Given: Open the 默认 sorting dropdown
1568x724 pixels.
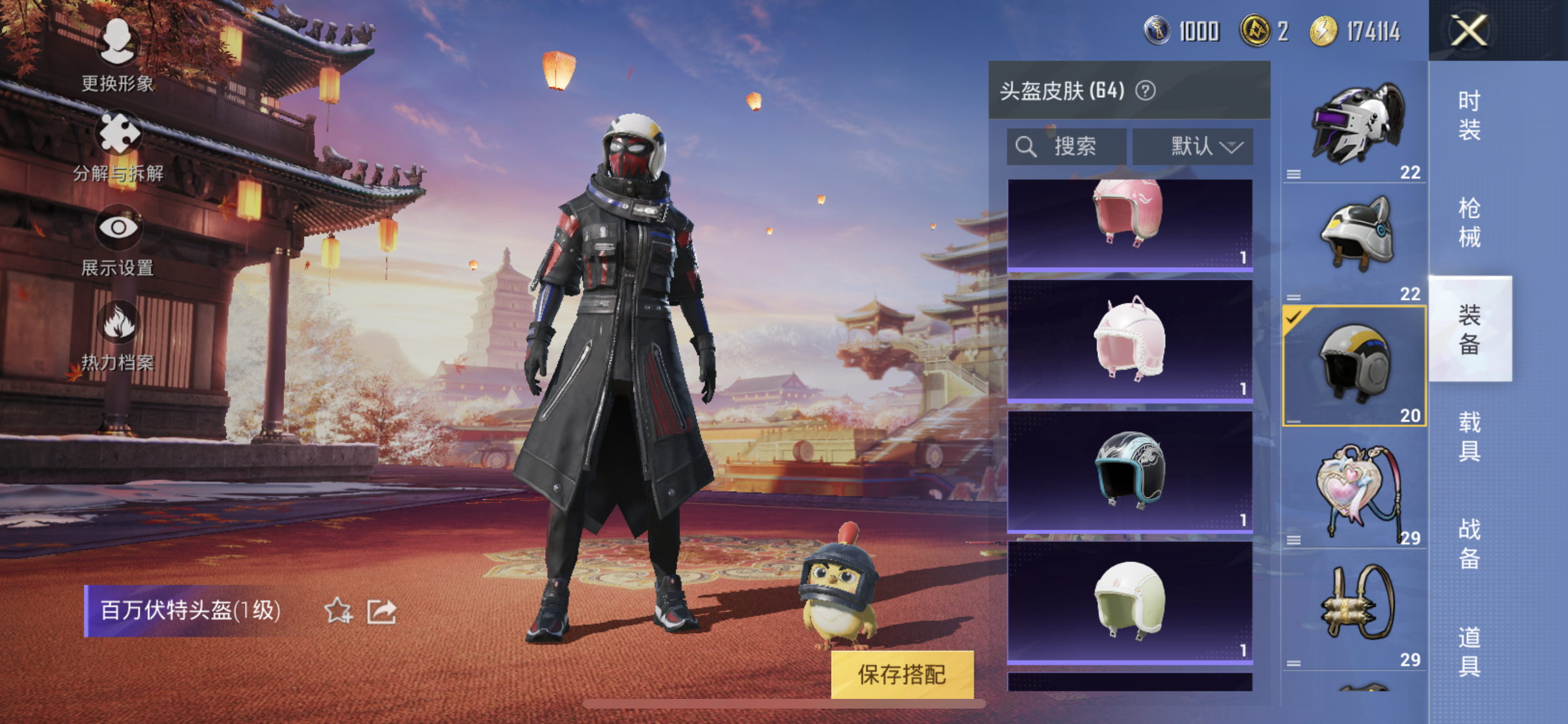Looking at the screenshot, I should pyautogui.click(x=1193, y=147).
